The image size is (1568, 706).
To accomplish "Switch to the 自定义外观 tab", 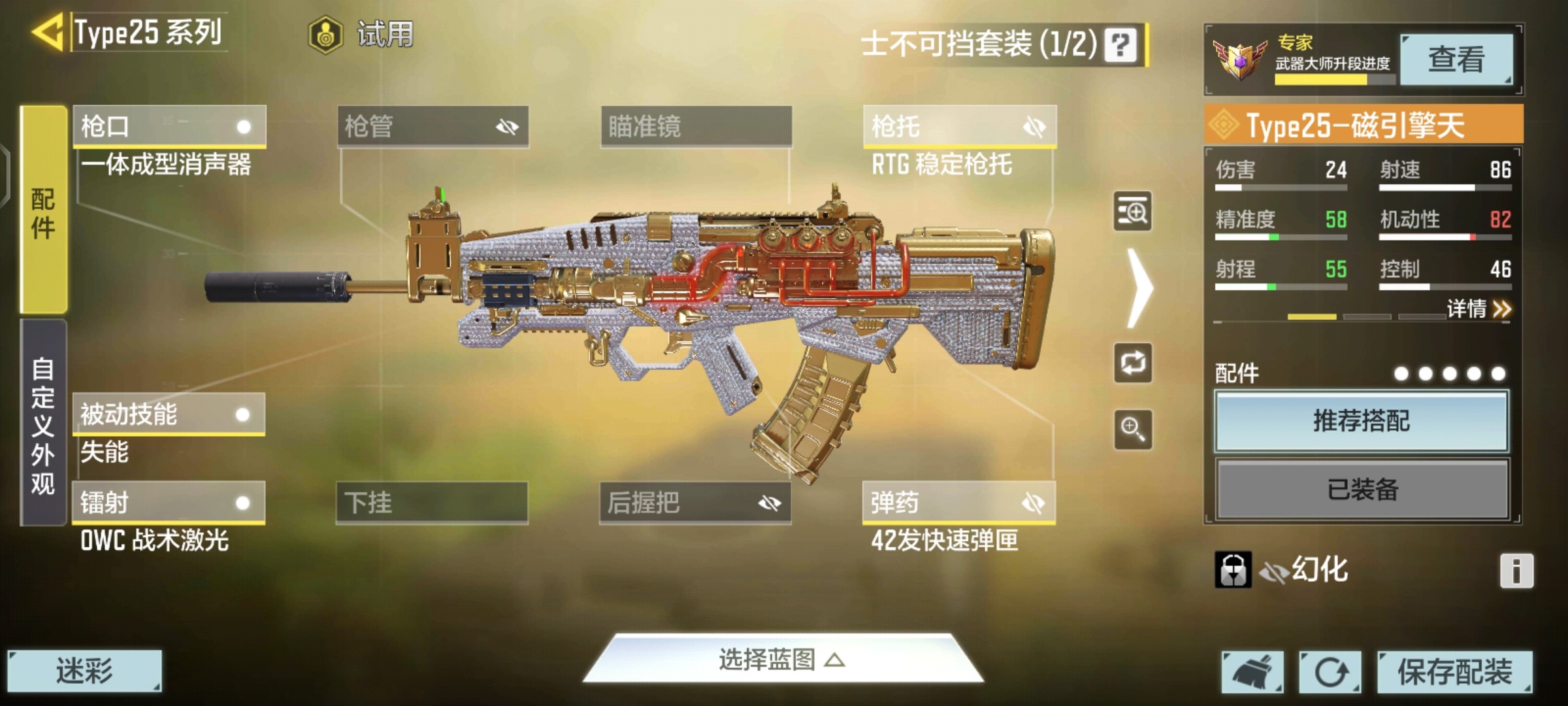I will point(43,424).
